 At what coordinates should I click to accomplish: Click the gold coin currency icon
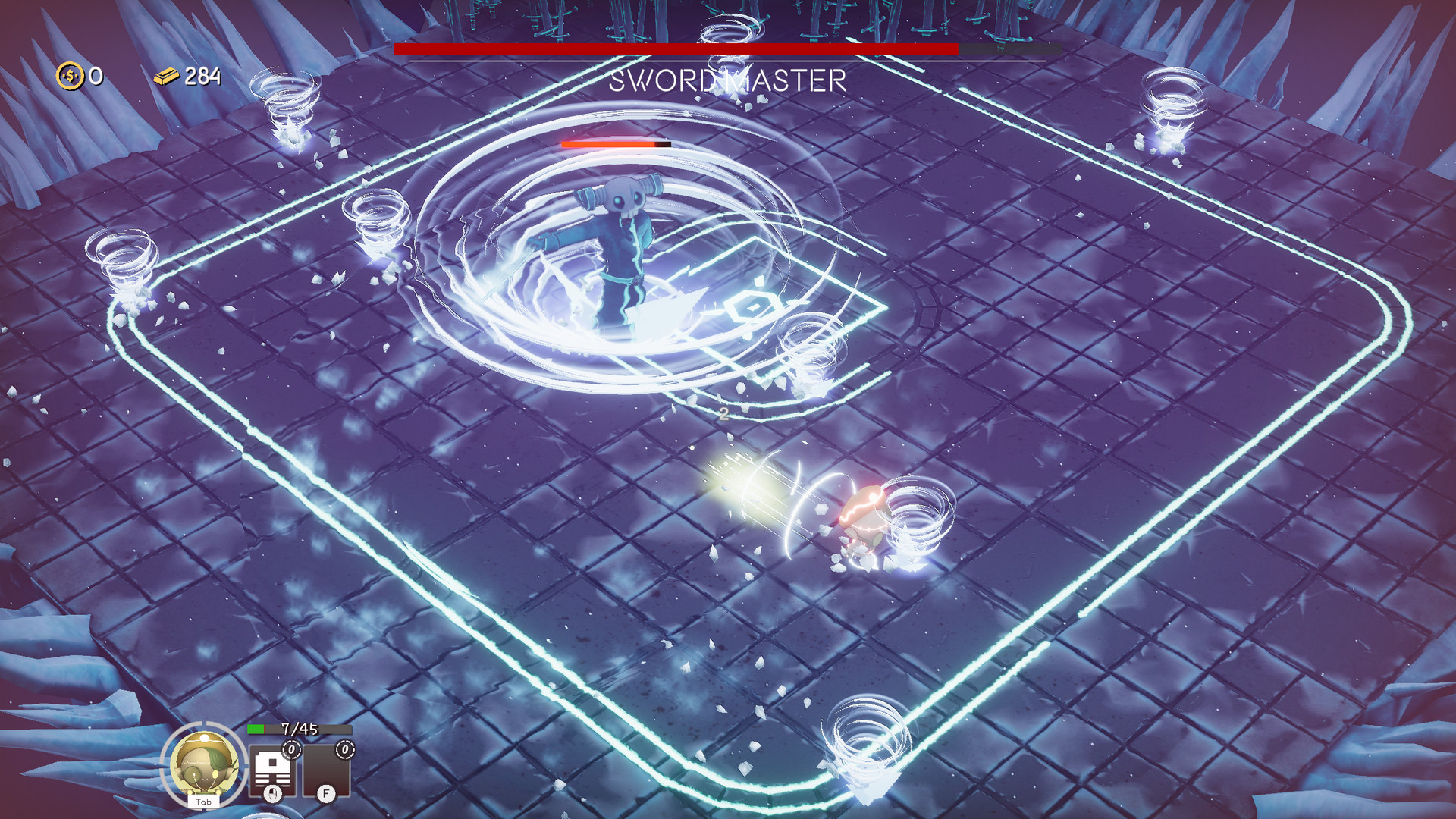point(69,76)
